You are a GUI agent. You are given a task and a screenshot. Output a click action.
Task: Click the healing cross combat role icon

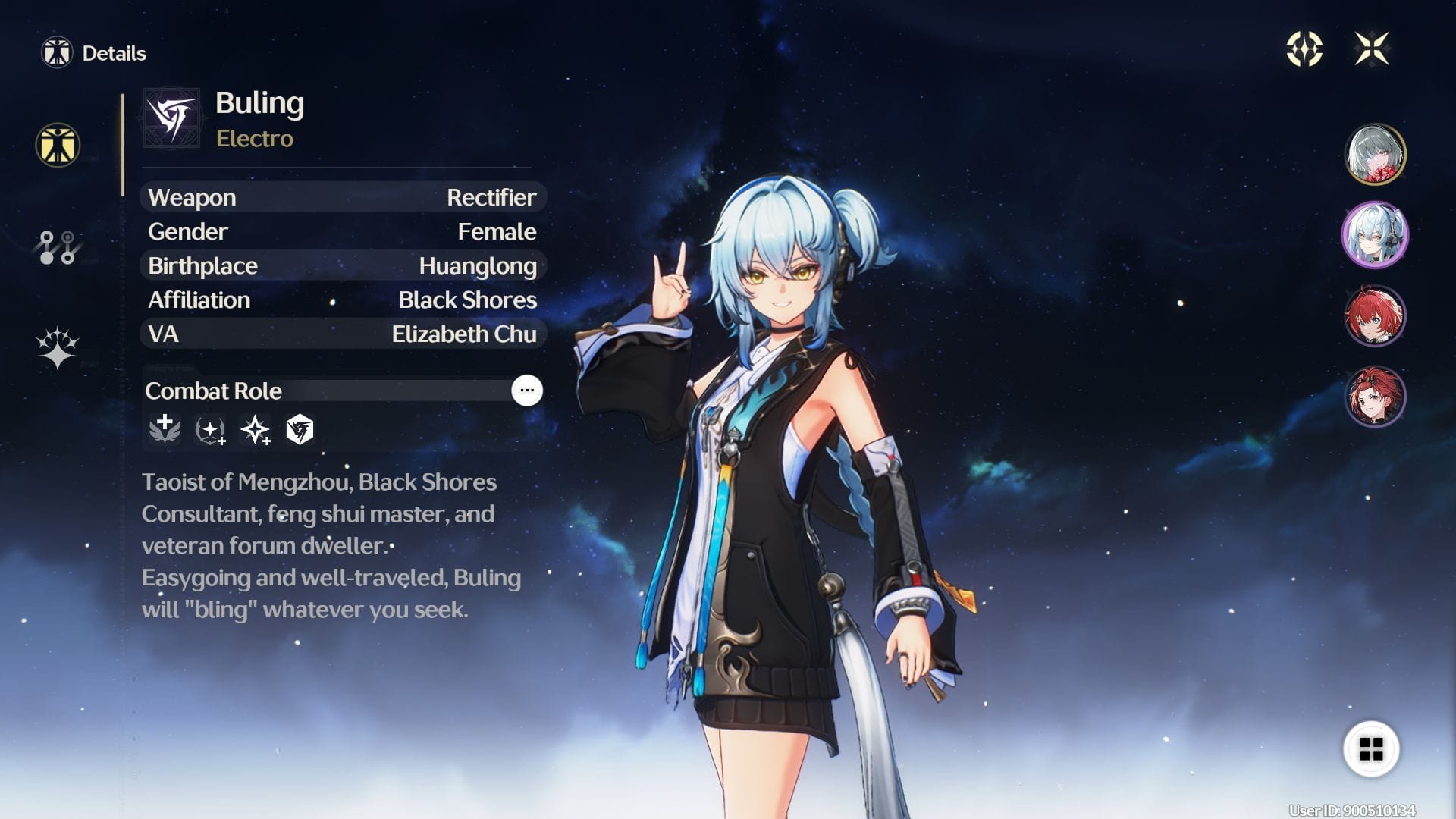pyautogui.click(x=165, y=429)
